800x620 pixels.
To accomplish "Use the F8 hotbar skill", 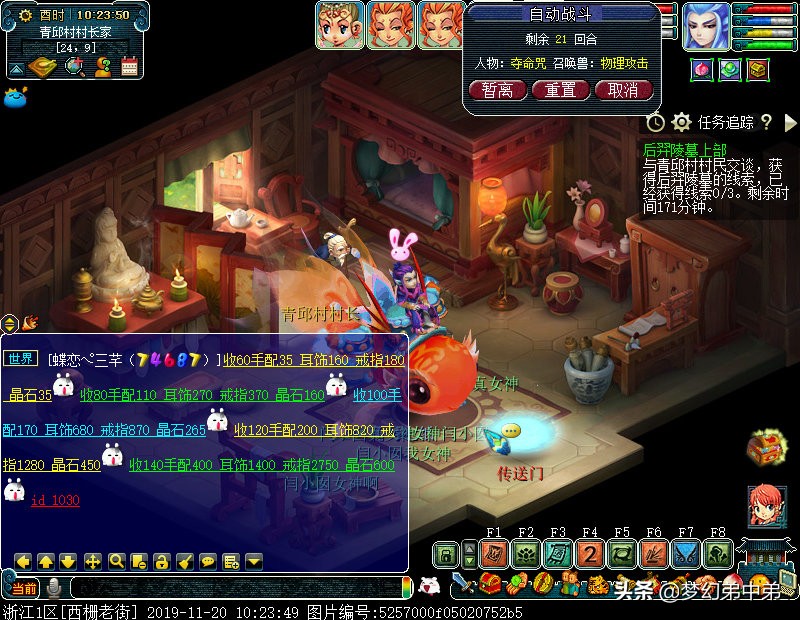I will coord(718,554).
